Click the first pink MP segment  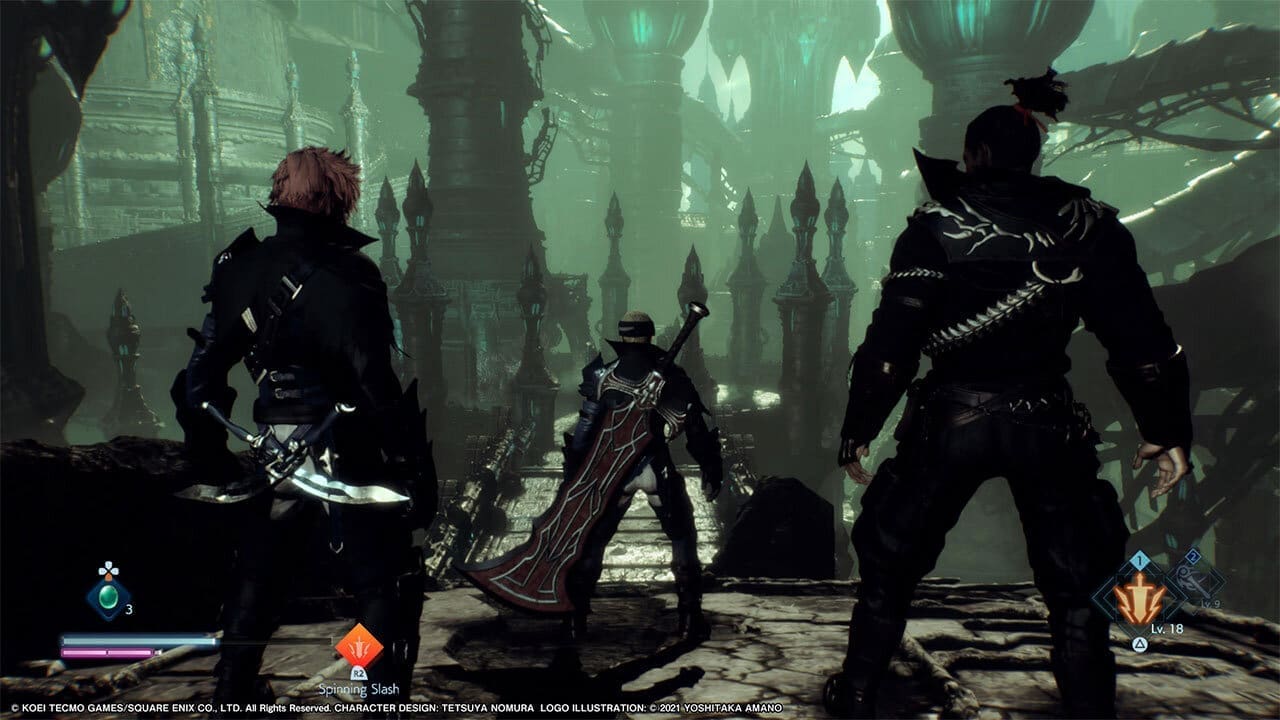pos(83,652)
